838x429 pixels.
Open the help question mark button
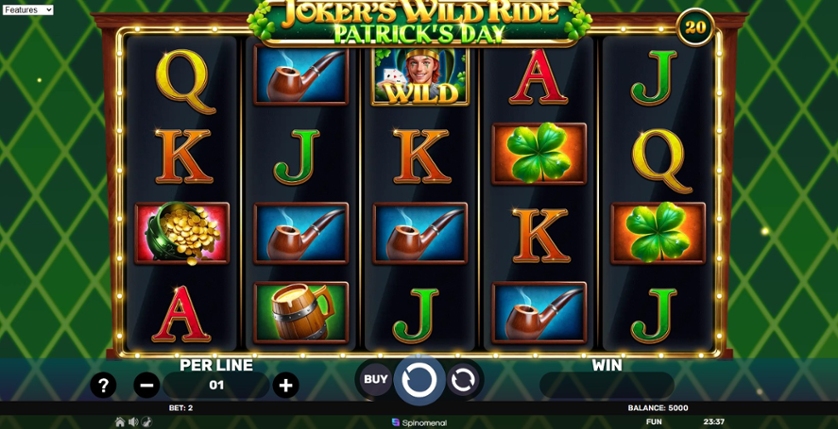[x=103, y=385]
